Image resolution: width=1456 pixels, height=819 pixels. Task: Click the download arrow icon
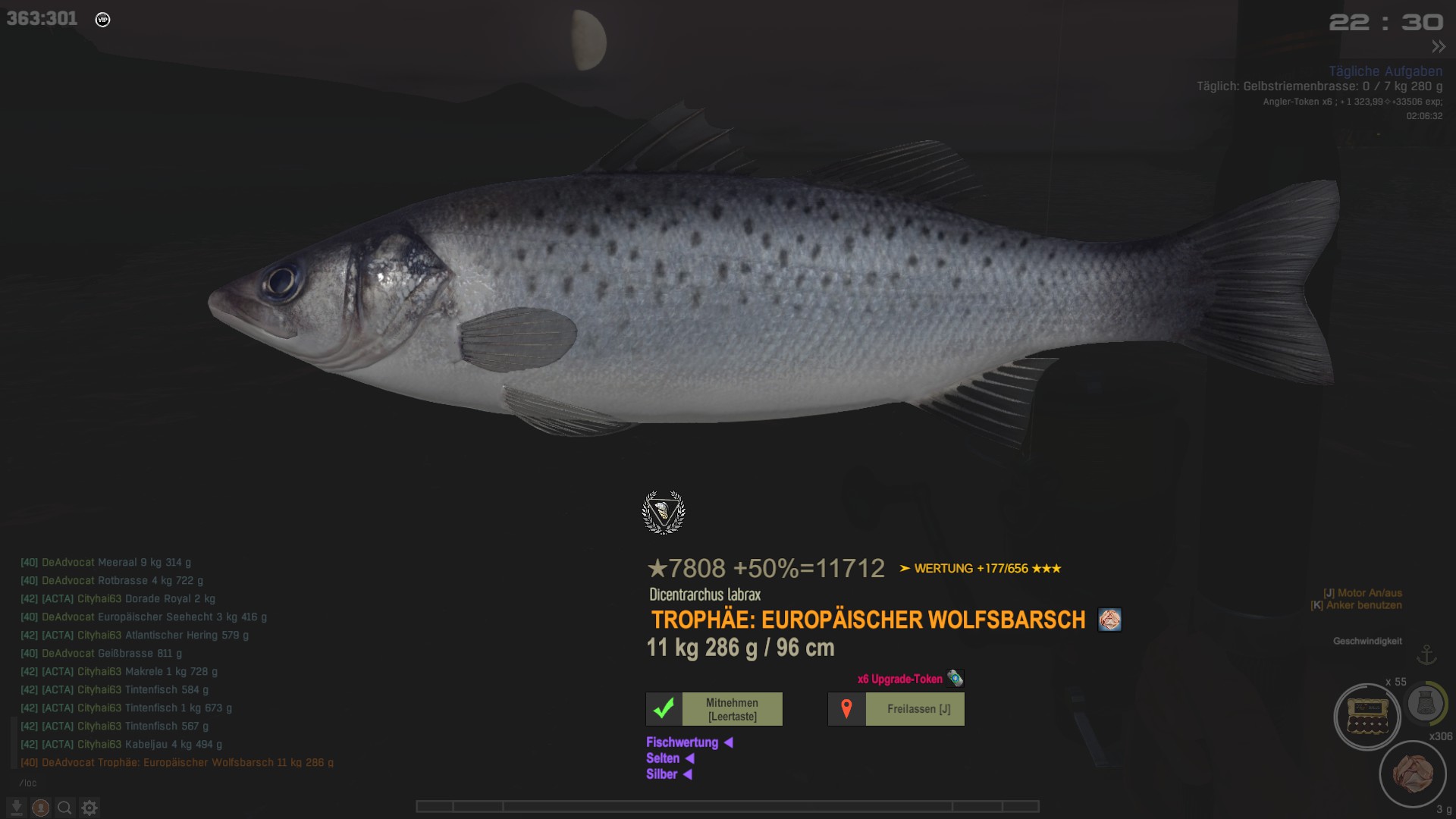coord(17,808)
